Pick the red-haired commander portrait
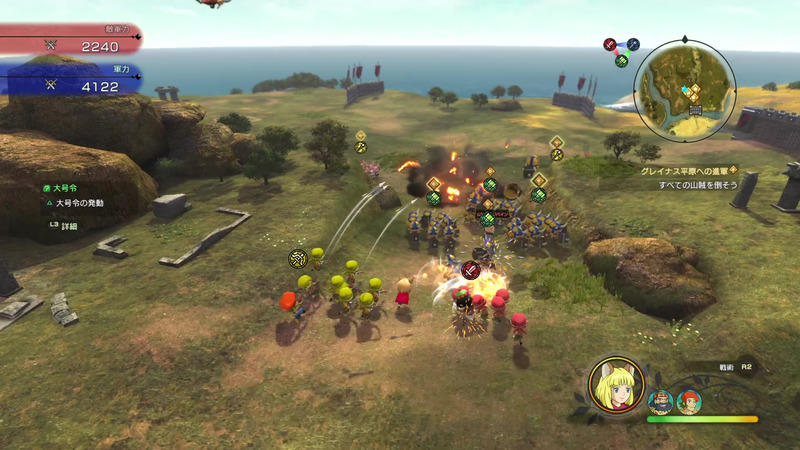This screenshot has width=800, height=450. 689,402
